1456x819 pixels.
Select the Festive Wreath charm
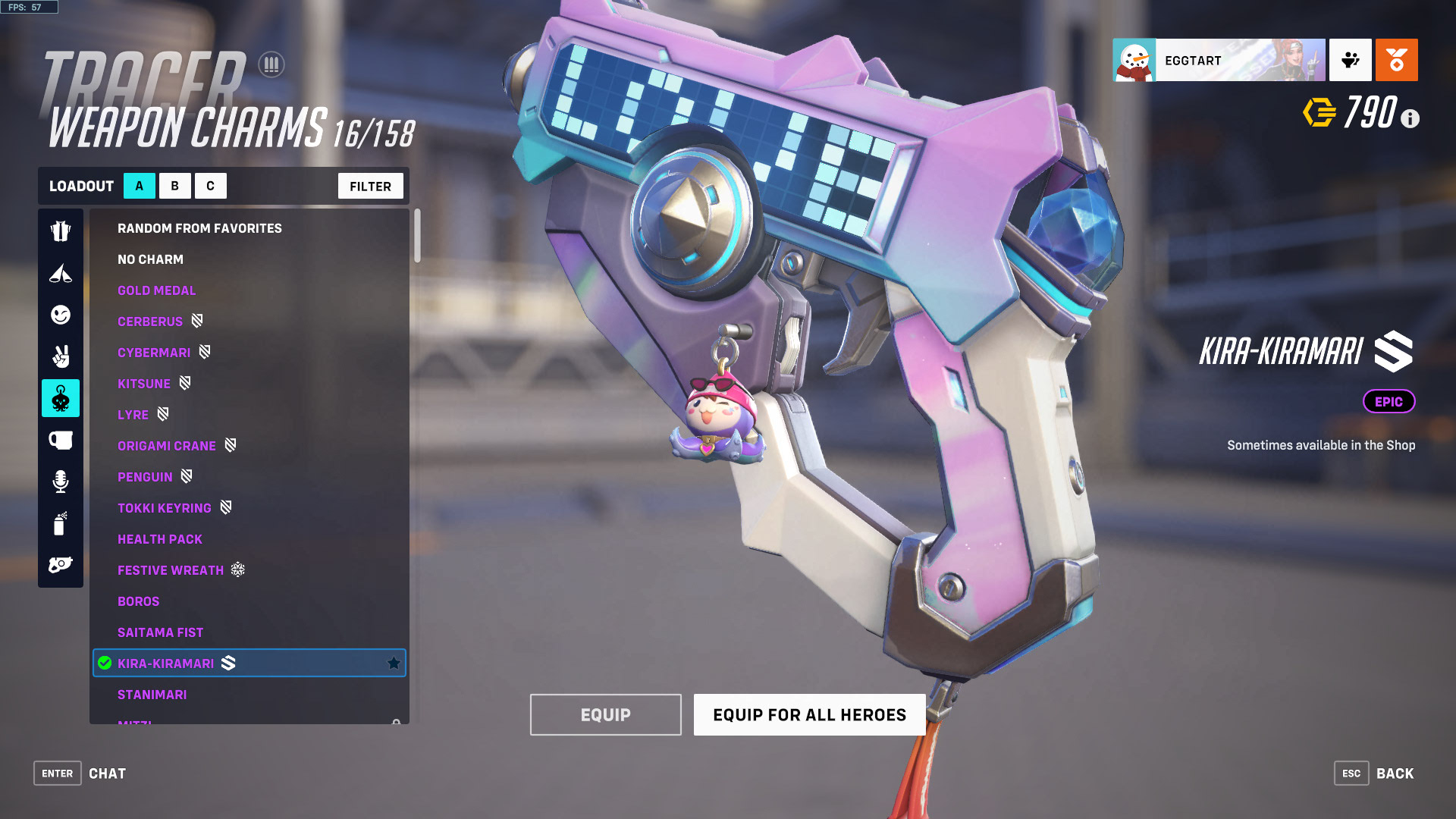pos(171,570)
